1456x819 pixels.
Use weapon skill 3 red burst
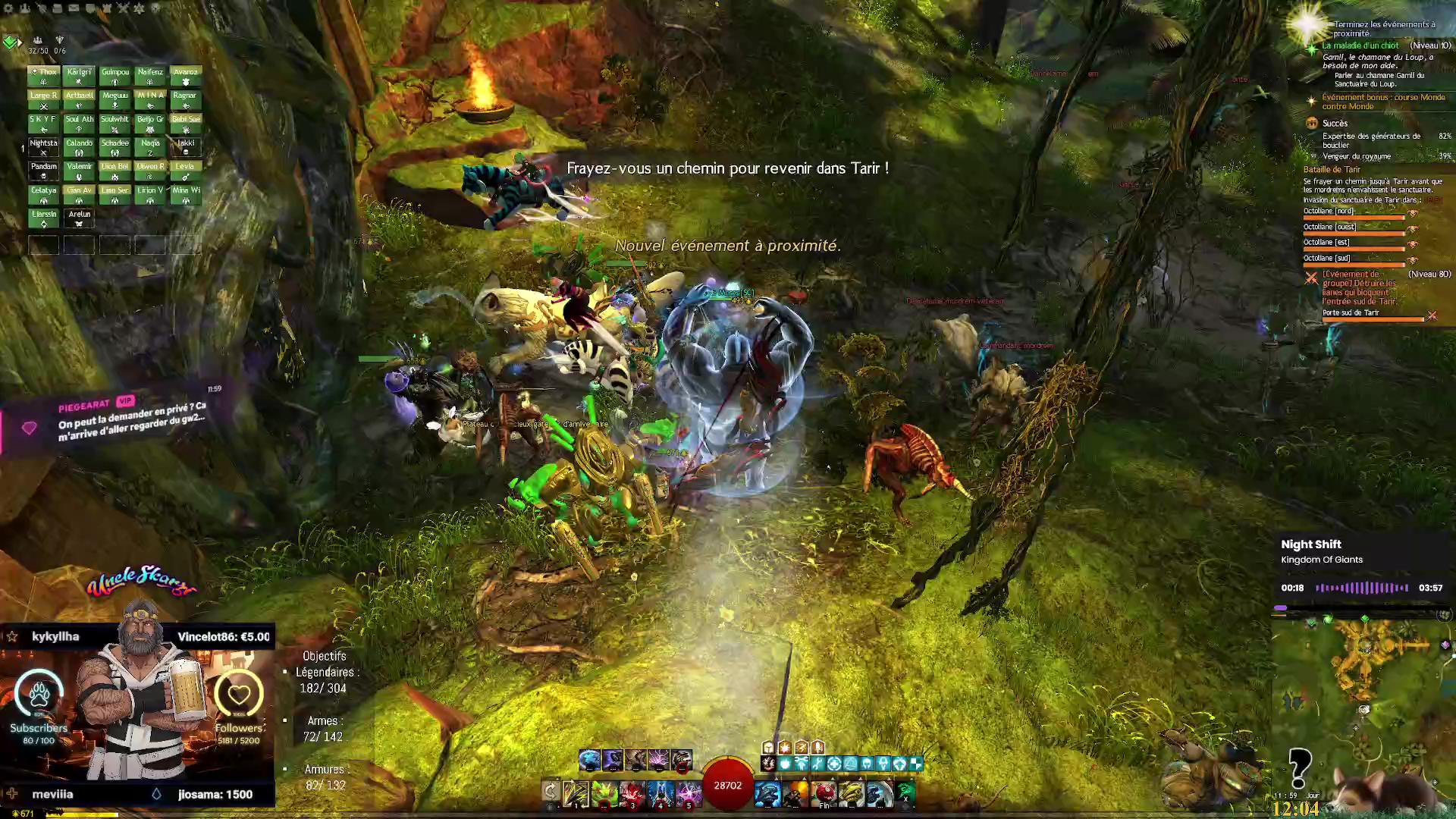[632, 793]
